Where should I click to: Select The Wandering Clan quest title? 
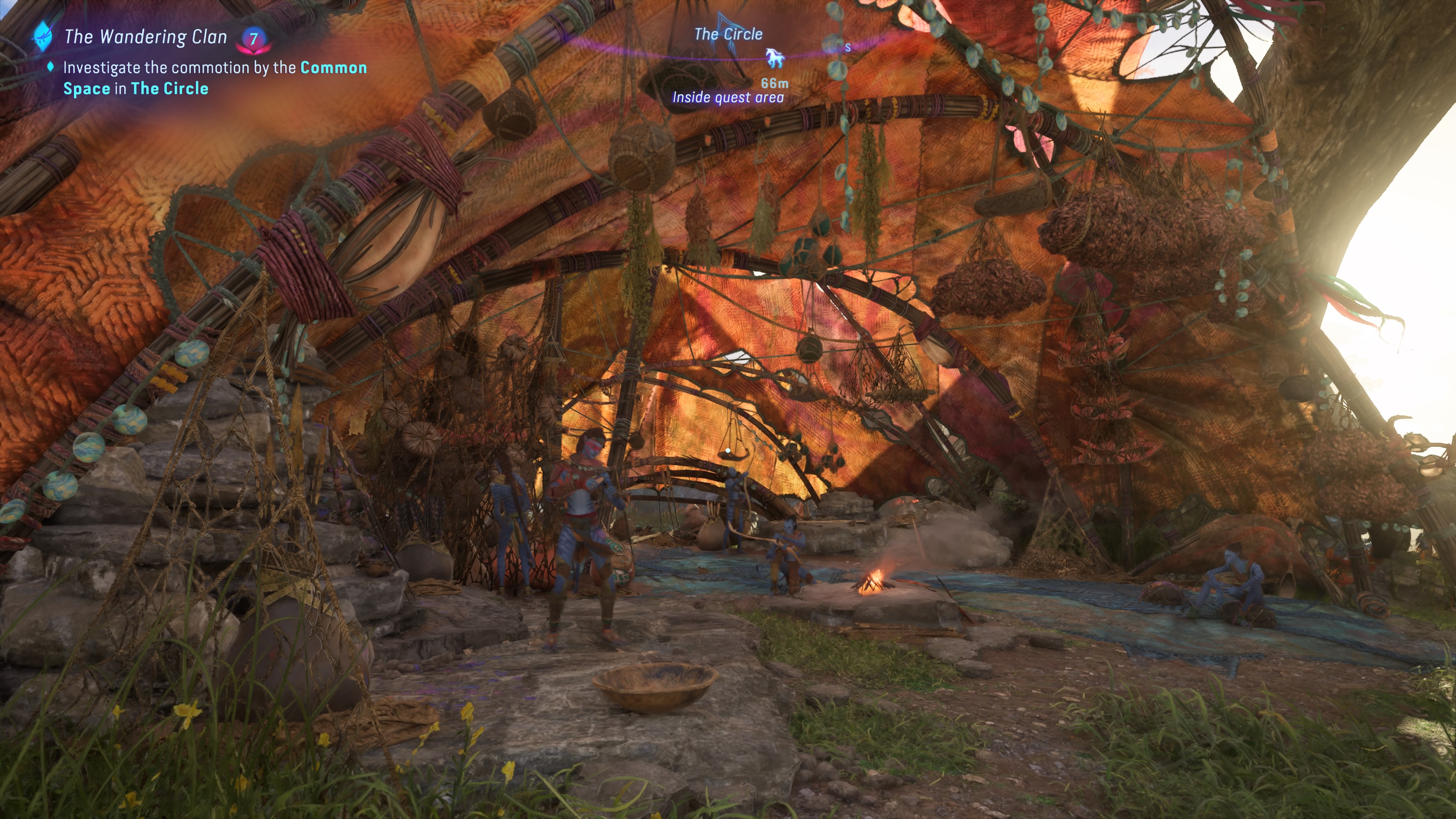[145, 37]
